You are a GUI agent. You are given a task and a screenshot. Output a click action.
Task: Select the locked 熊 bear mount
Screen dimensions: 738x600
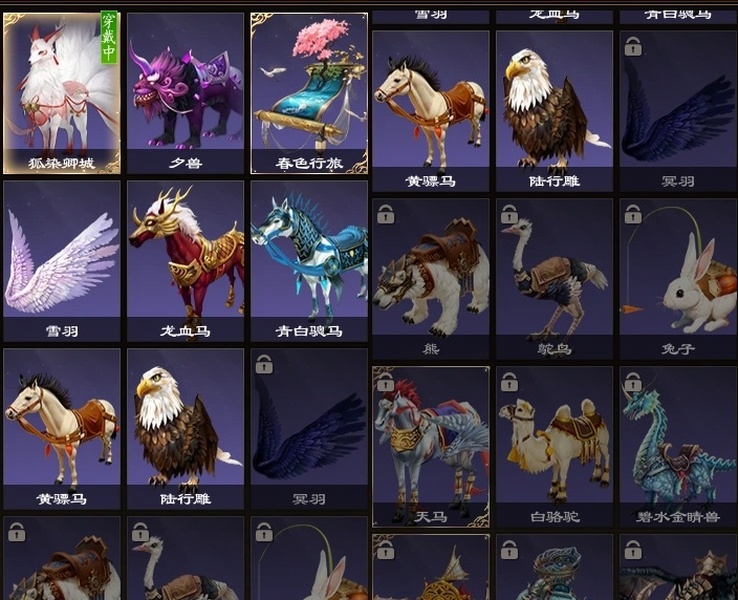[x=431, y=278]
